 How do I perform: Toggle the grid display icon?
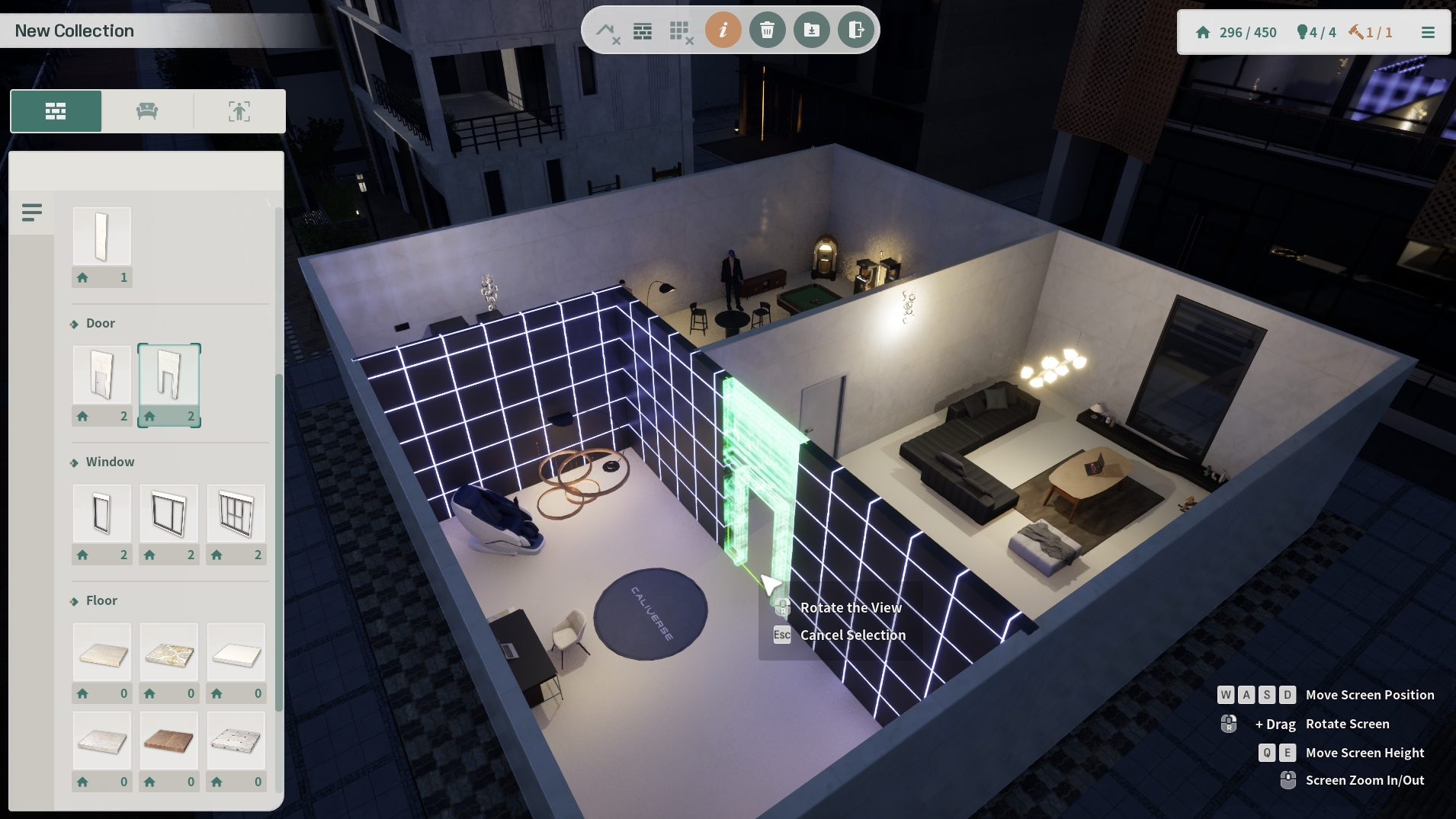pos(680,31)
